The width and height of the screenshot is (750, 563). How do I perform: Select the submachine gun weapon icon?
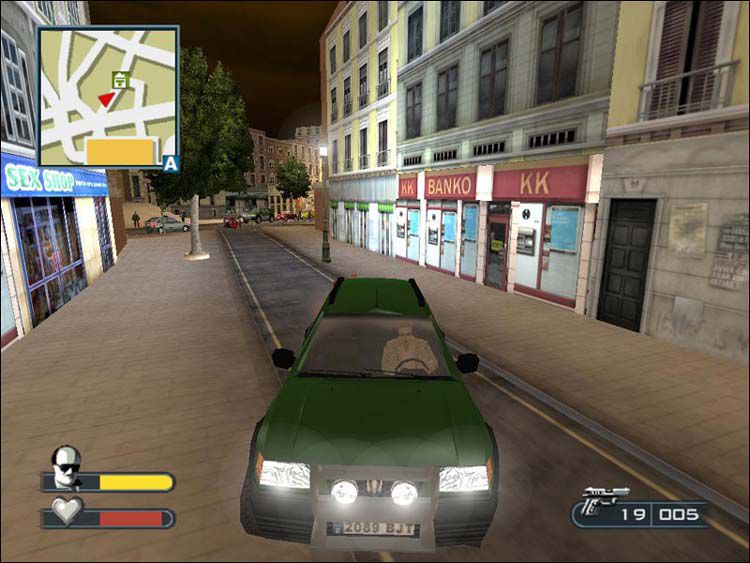tap(603, 501)
